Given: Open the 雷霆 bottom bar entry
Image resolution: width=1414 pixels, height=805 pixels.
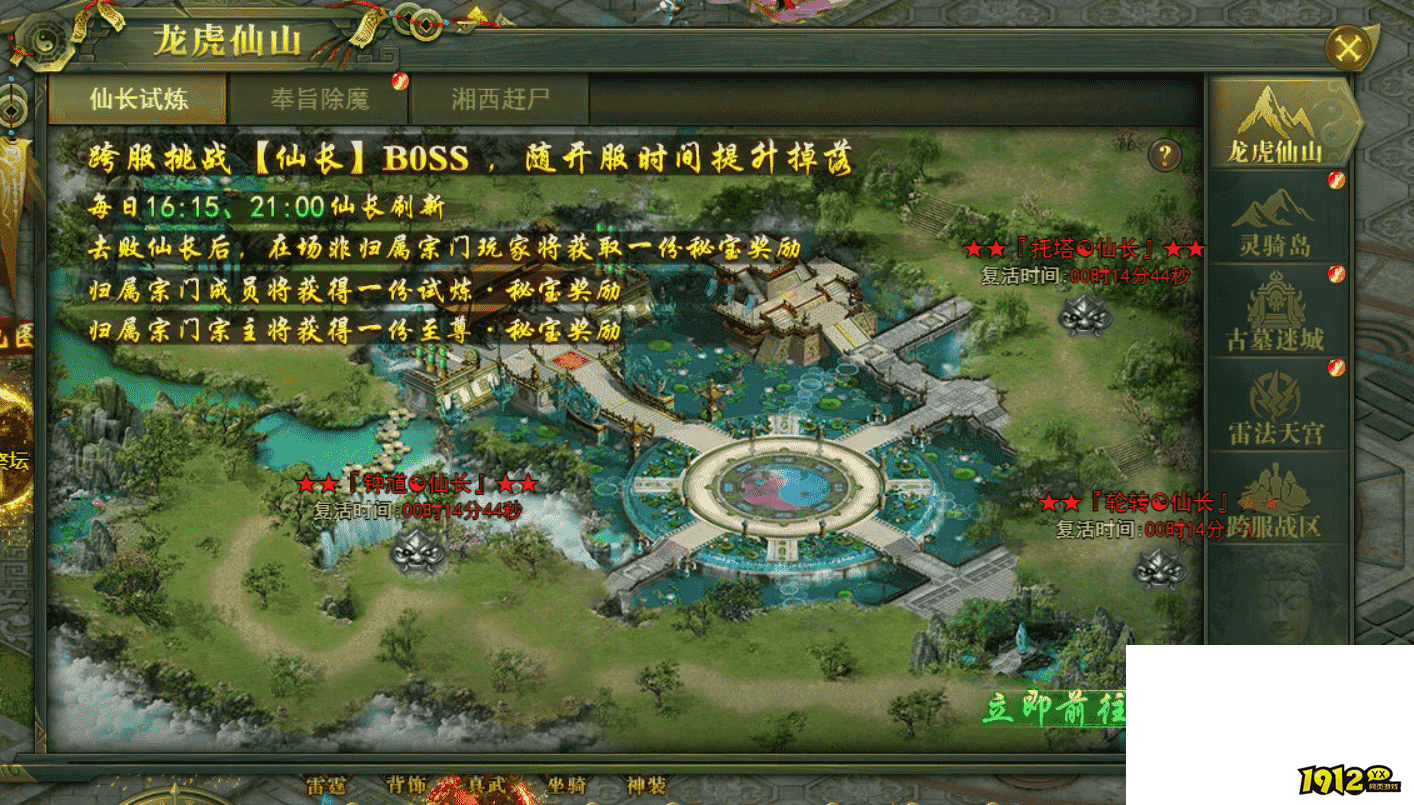Looking at the screenshot, I should [x=326, y=786].
